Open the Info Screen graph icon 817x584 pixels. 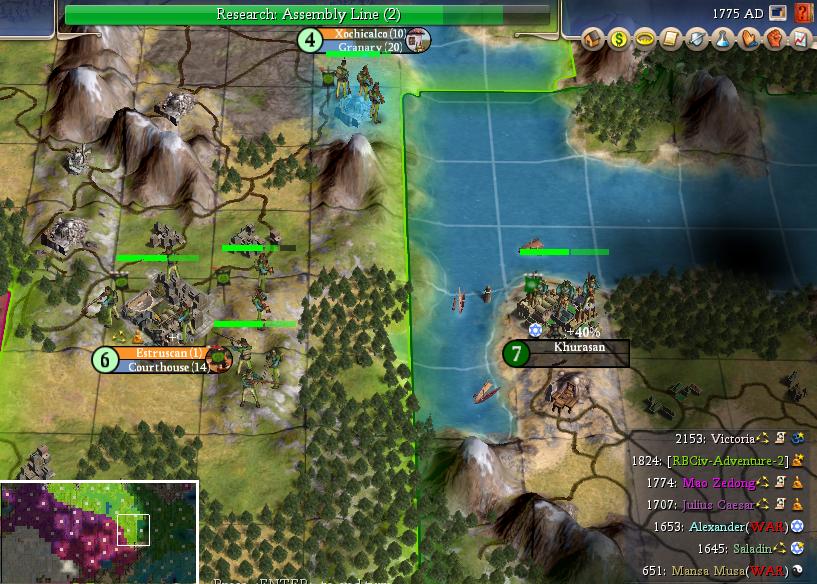coord(800,40)
